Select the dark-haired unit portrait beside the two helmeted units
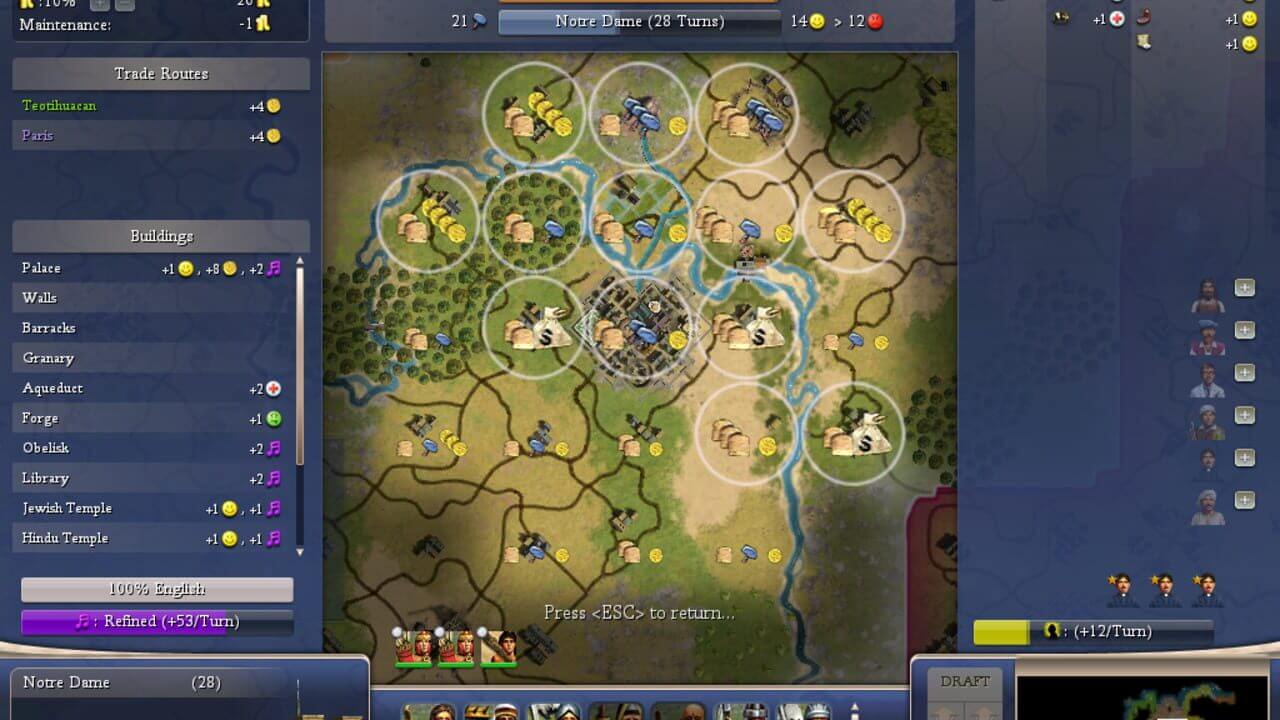Viewport: 1280px width, 720px height. [x=499, y=648]
